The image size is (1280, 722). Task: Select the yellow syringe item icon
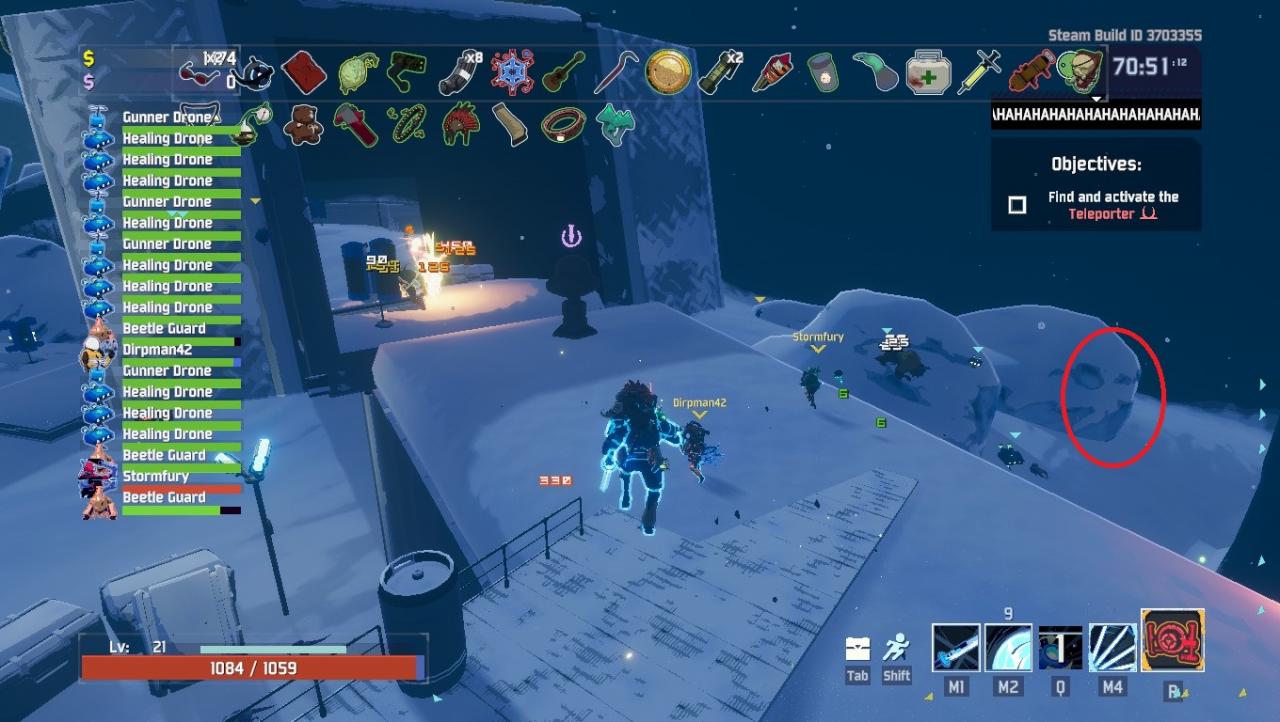[978, 73]
